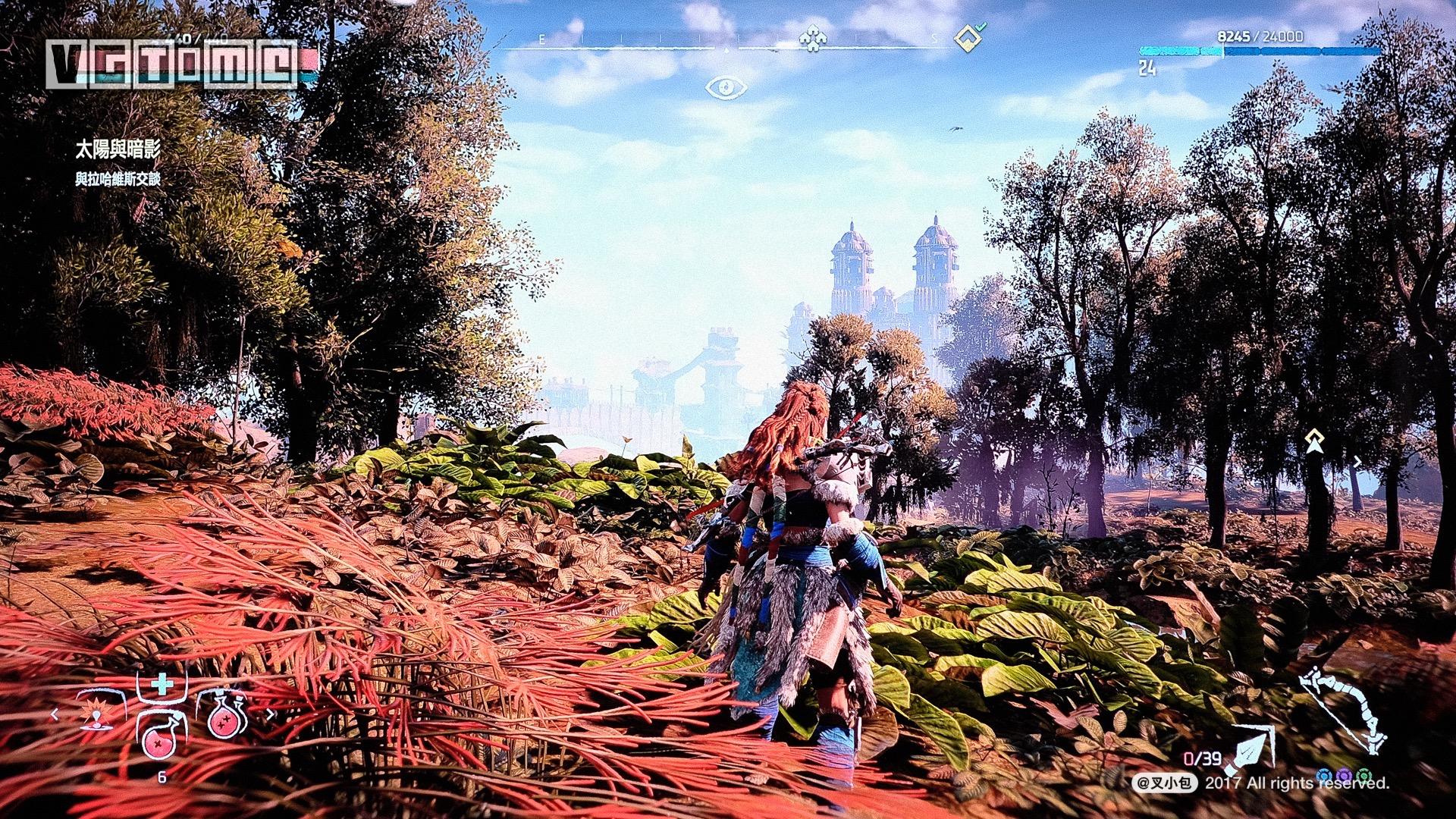Viewport: 1456px width, 819px height.
Task: Open the 太陽與暗影 quest tracker
Action: click(118, 149)
